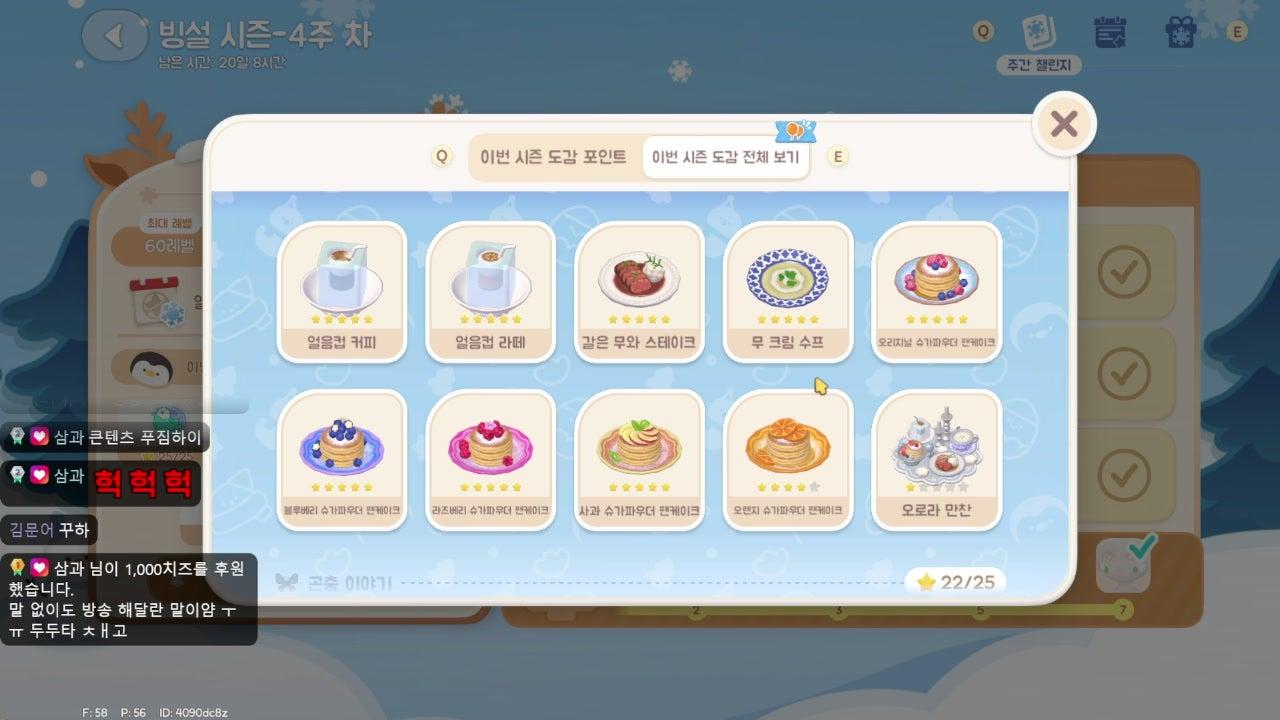
Task: Open the 갈은 무와 스테이크 card
Action: point(639,291)
